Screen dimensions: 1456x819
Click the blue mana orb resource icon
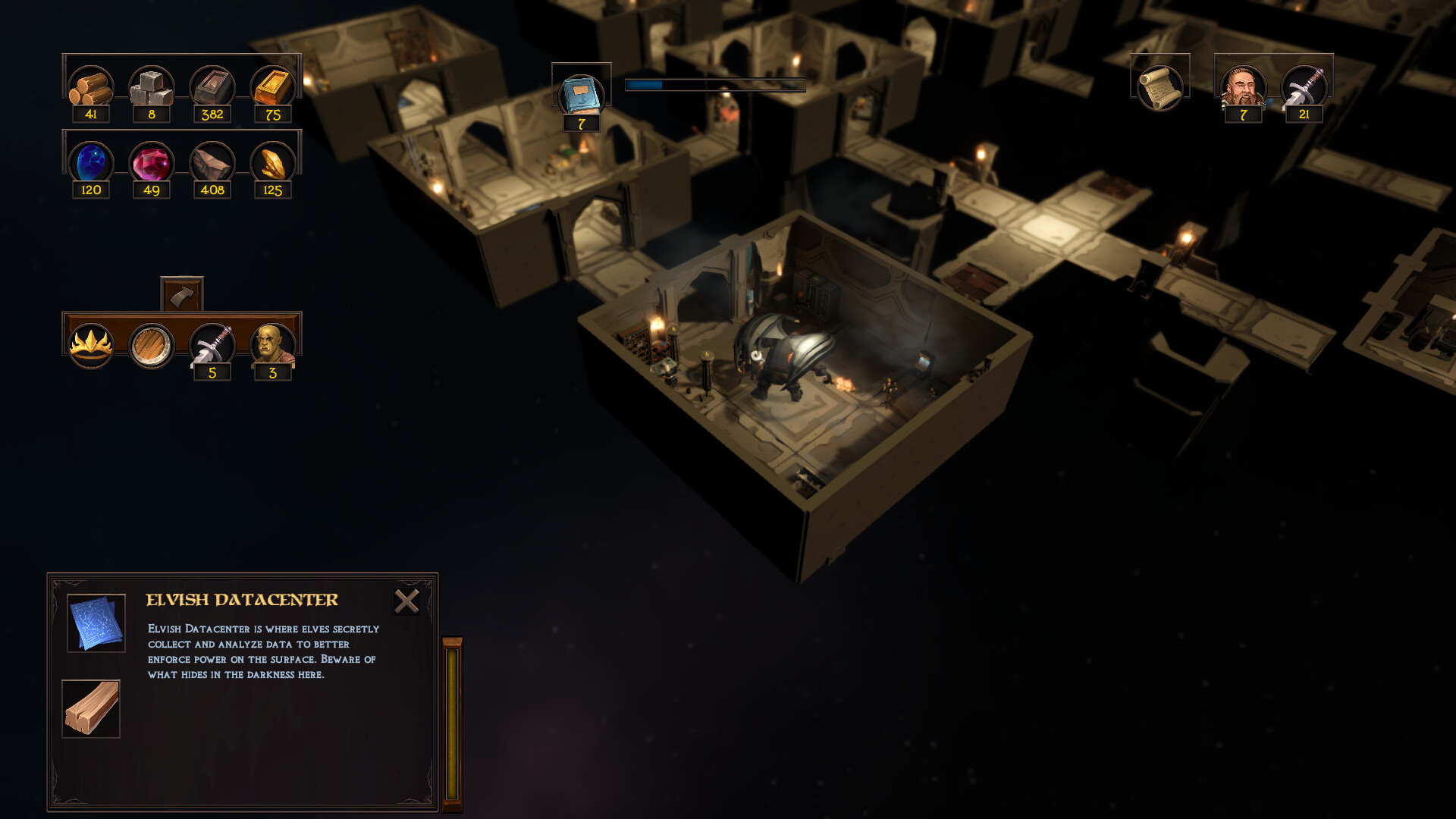pos(91,162)
